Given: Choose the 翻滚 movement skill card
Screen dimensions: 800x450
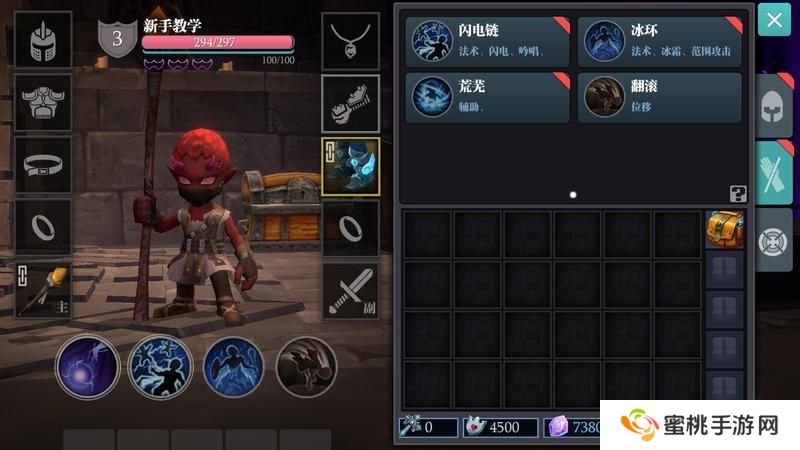Looking at the screenshot, I should 661,97.
